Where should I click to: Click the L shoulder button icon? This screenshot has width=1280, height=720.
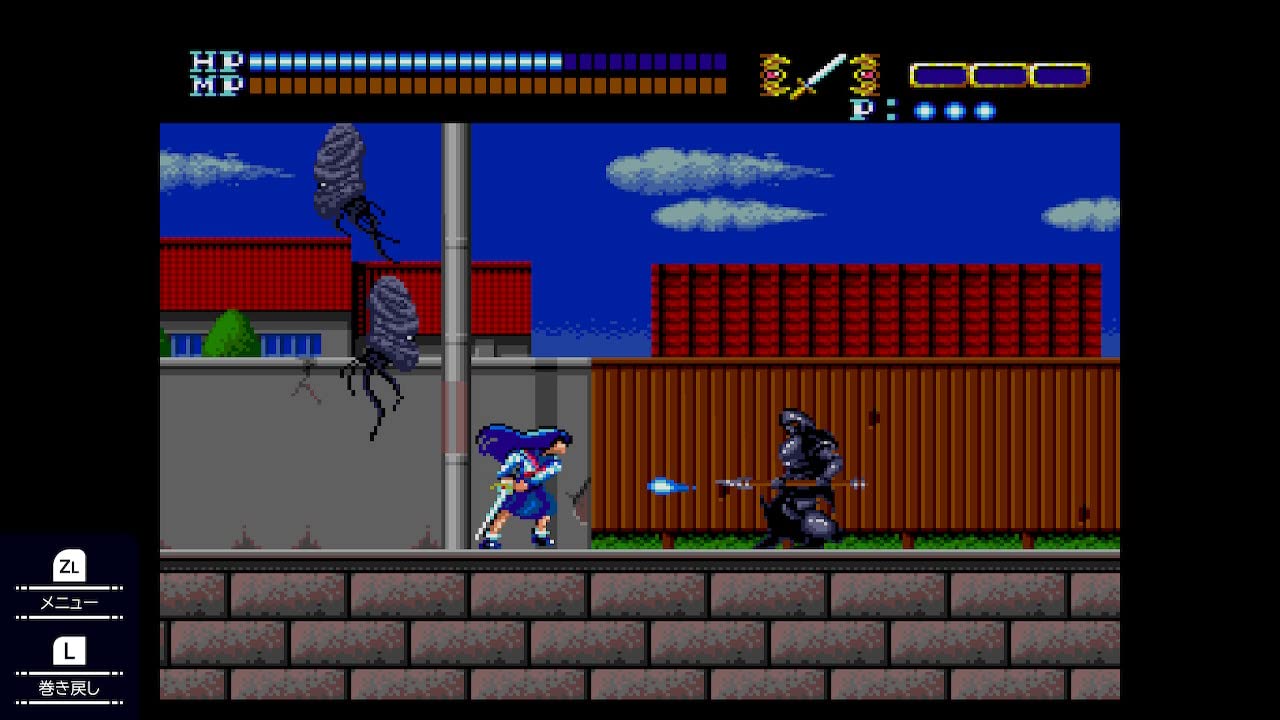68,651
